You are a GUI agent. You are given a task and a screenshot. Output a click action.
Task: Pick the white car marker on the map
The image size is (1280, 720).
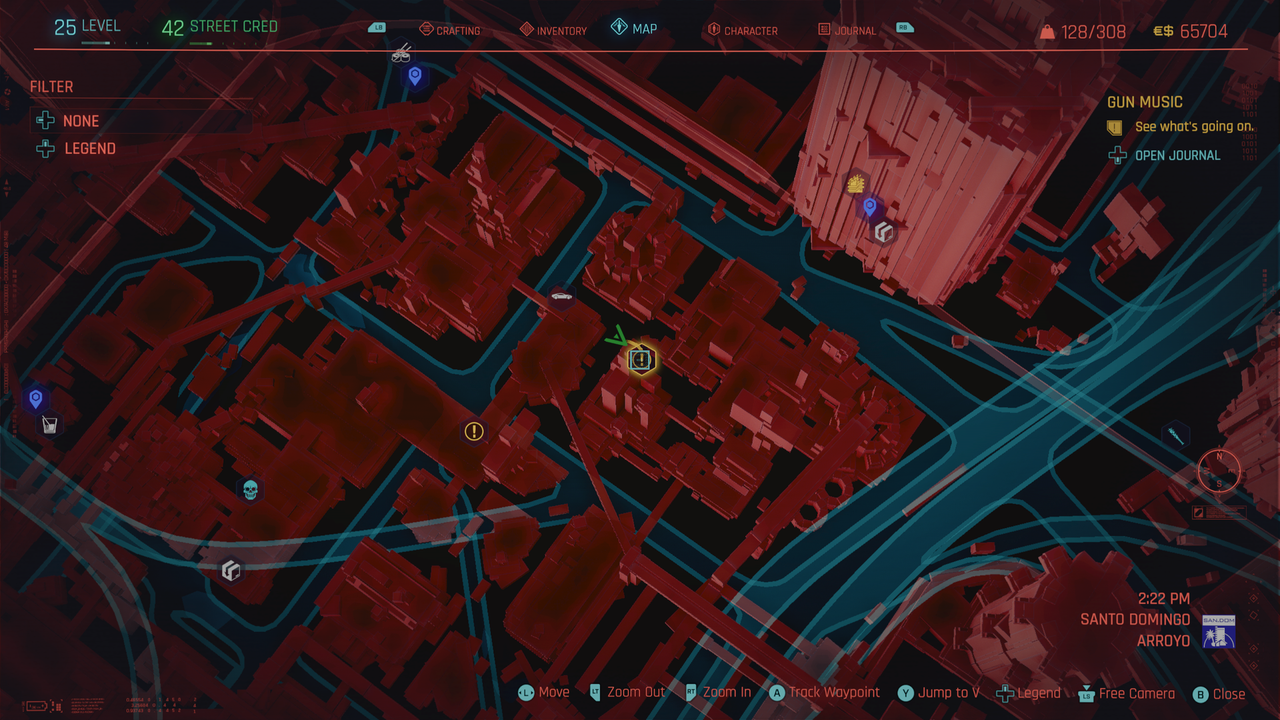(561, 296)
